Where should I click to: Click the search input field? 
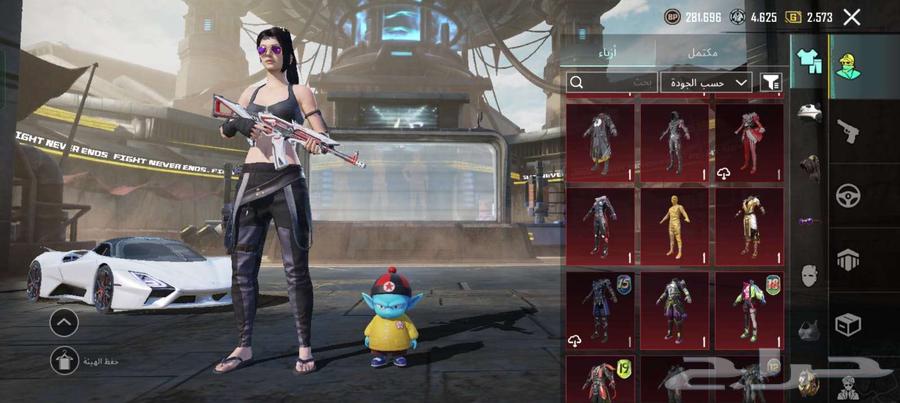coord(611,82)
